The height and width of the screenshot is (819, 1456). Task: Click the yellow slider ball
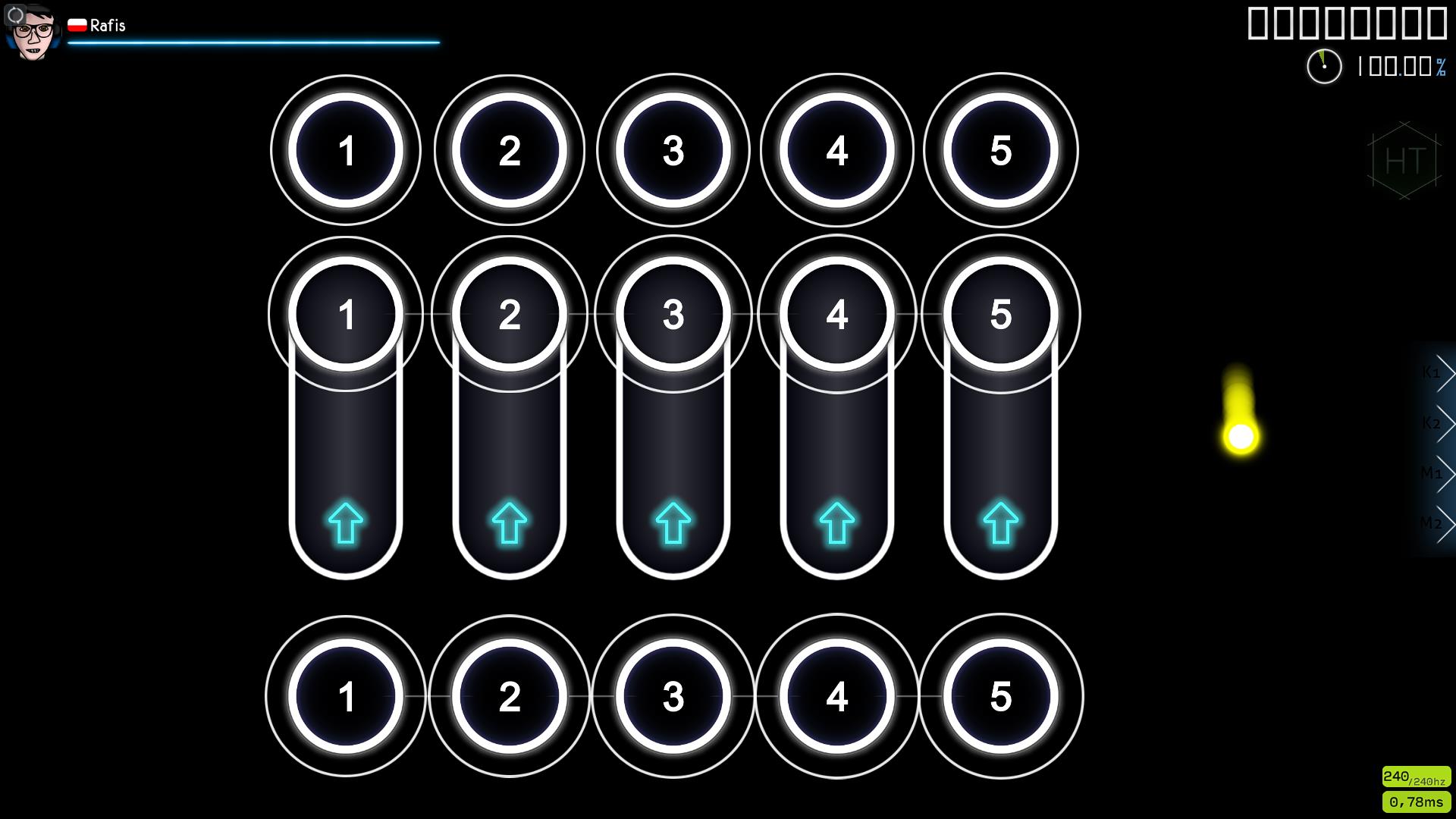(1241, 436)
